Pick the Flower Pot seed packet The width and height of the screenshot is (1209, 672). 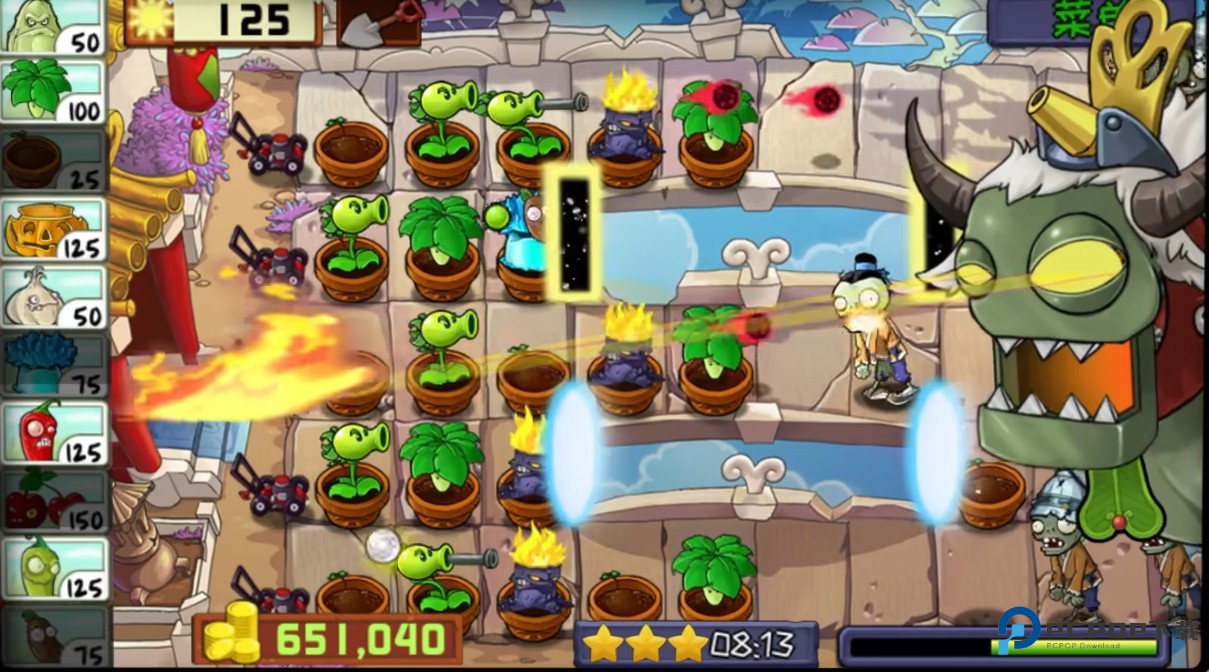[x=54, y=160]
